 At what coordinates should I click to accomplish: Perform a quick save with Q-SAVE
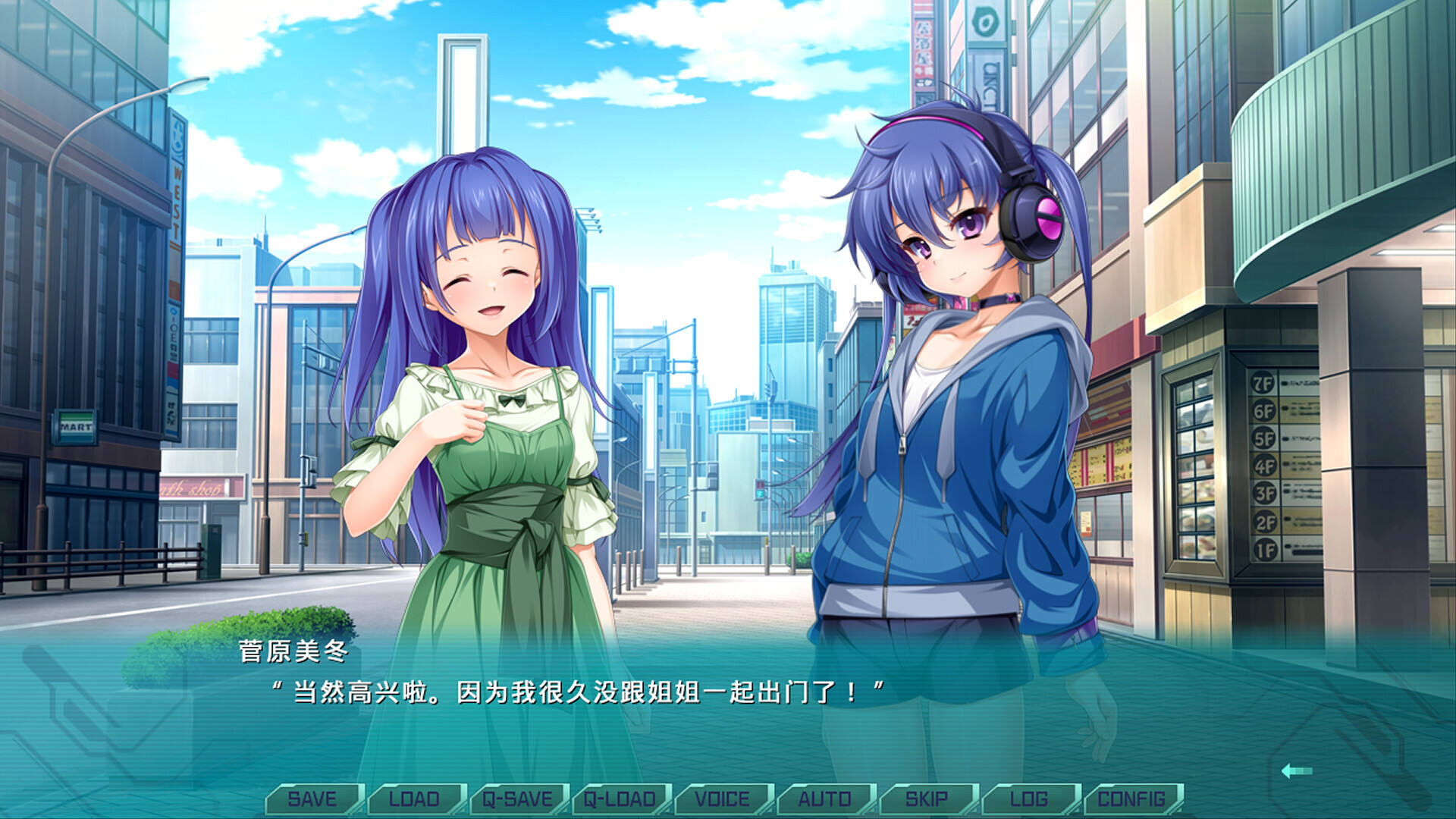[517, 798]
